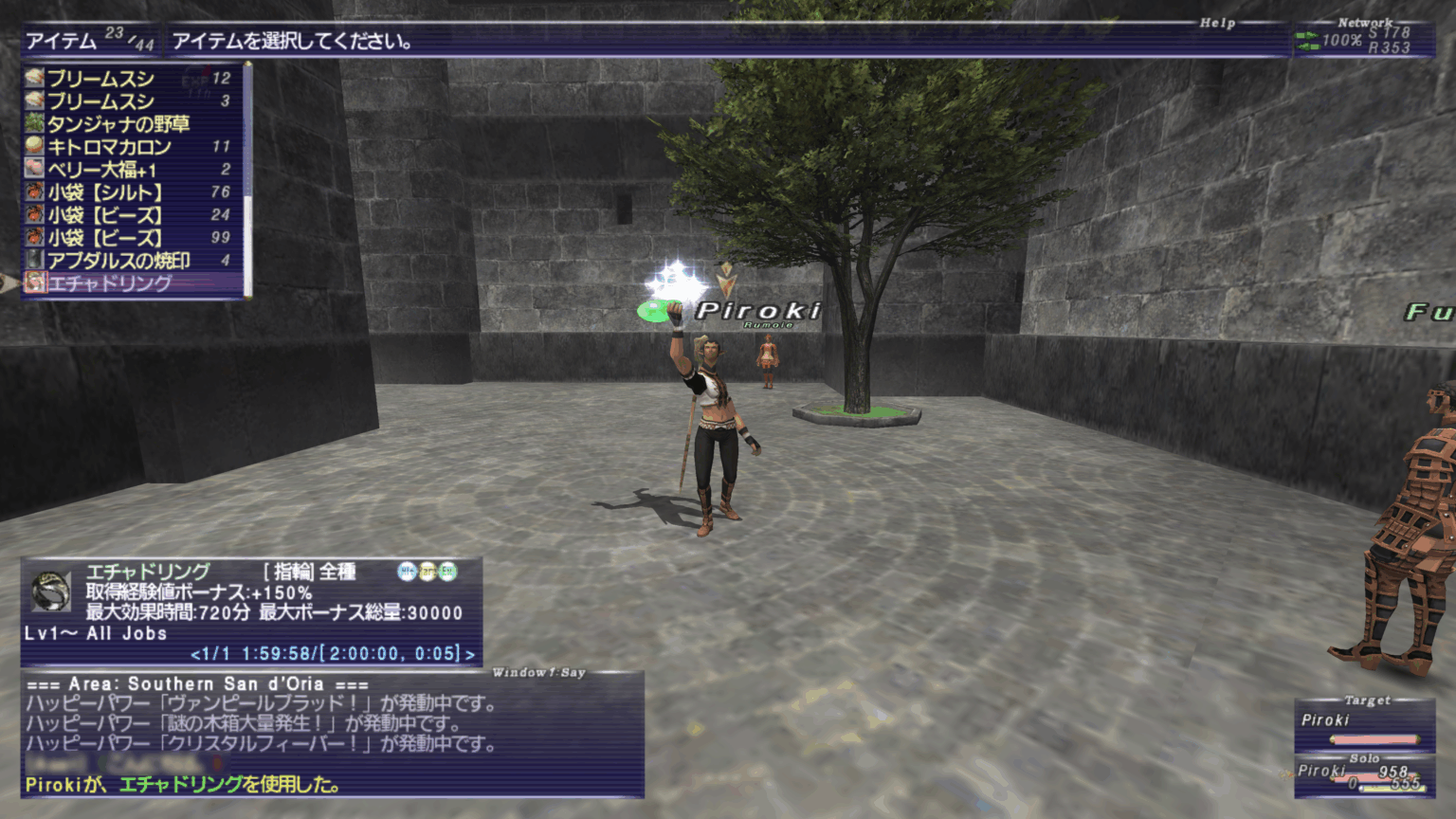Click the アブダルスの焼印 branding iron icon
1456x819 pixels.
click(34, 261)
